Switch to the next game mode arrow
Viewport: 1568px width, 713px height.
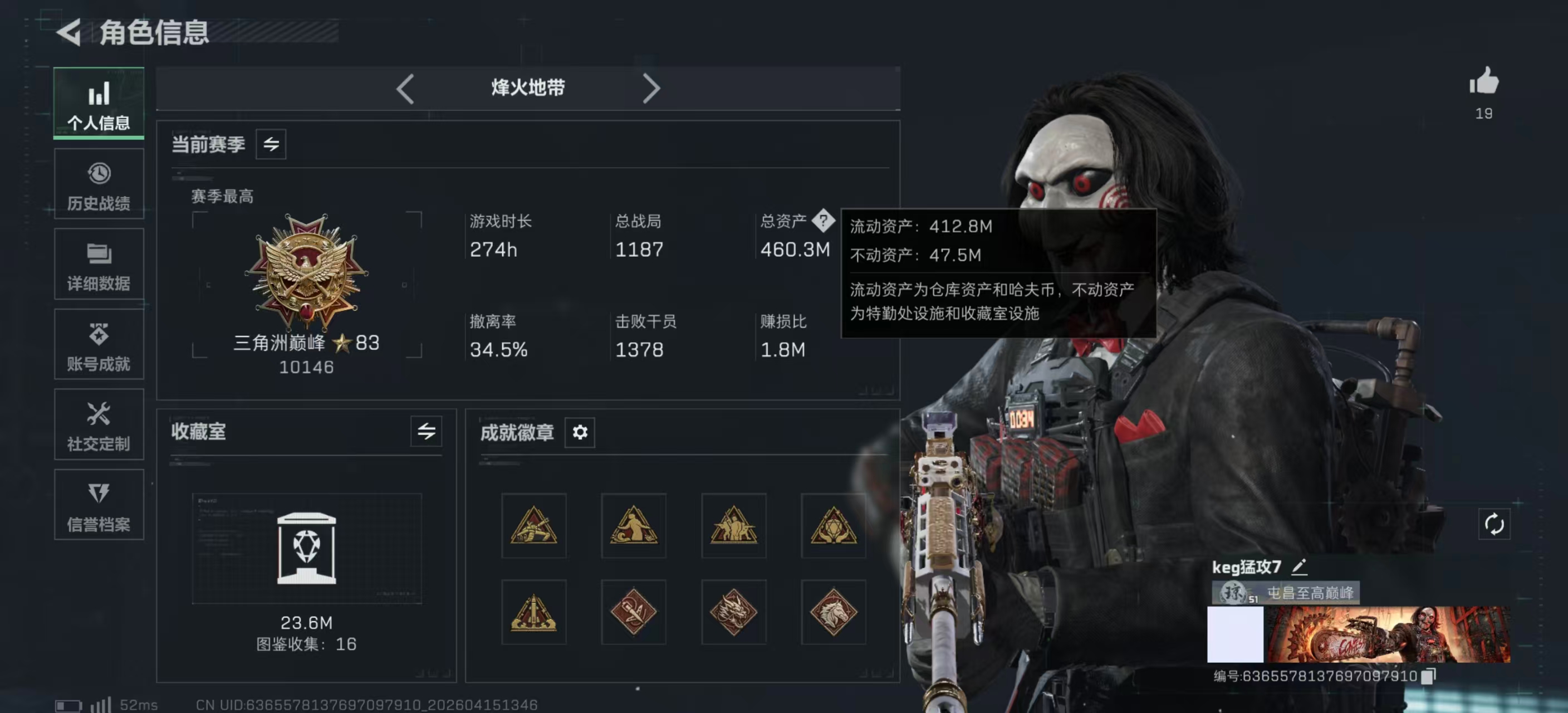(651, 89)
